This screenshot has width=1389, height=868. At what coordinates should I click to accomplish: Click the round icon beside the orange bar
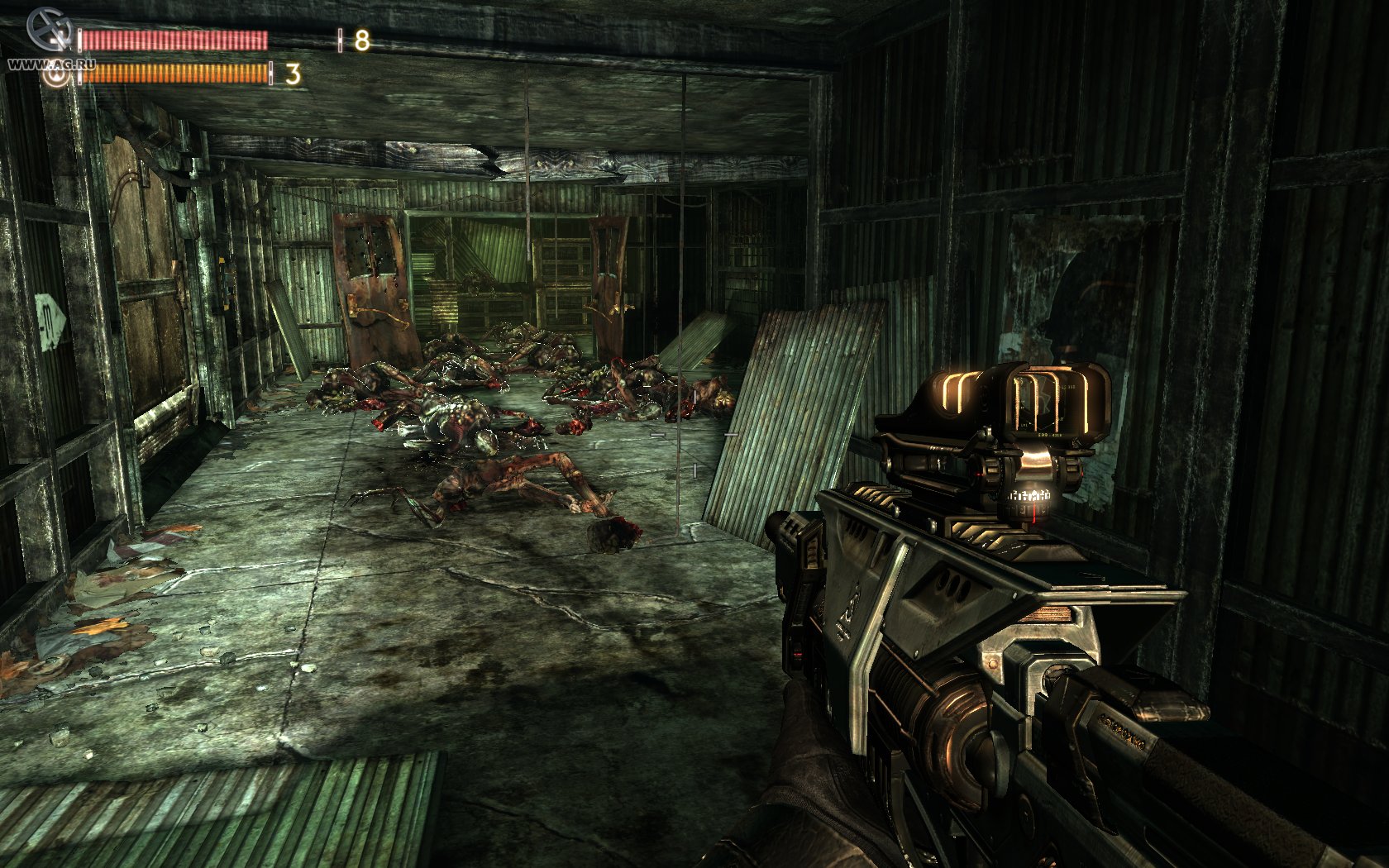point(57,76)
